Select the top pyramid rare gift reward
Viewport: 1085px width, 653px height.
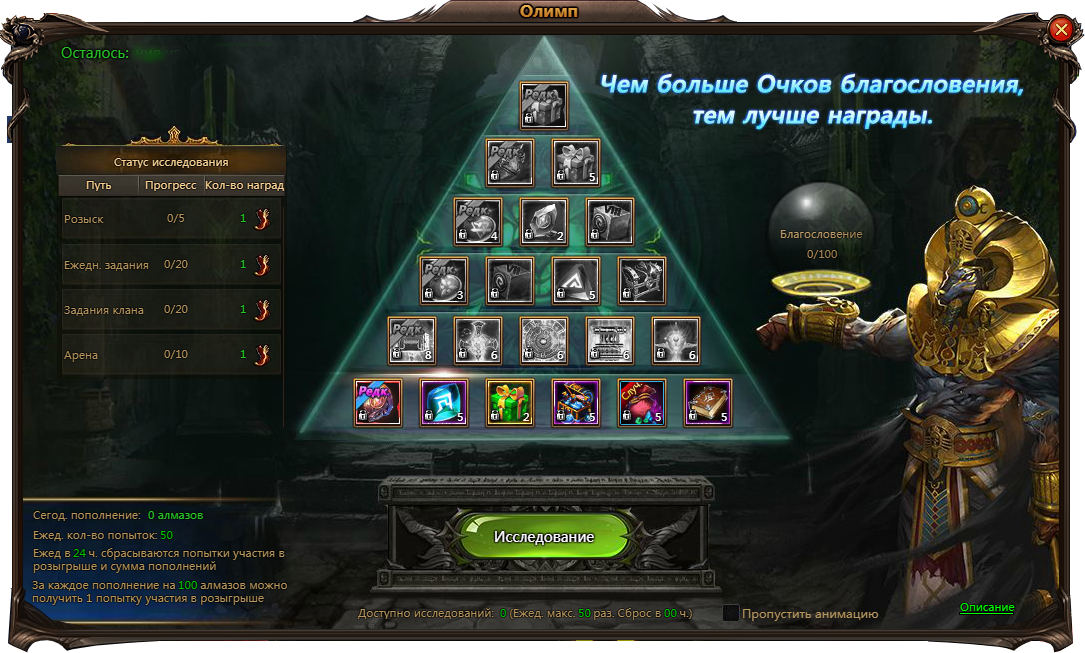coord(543,105)
